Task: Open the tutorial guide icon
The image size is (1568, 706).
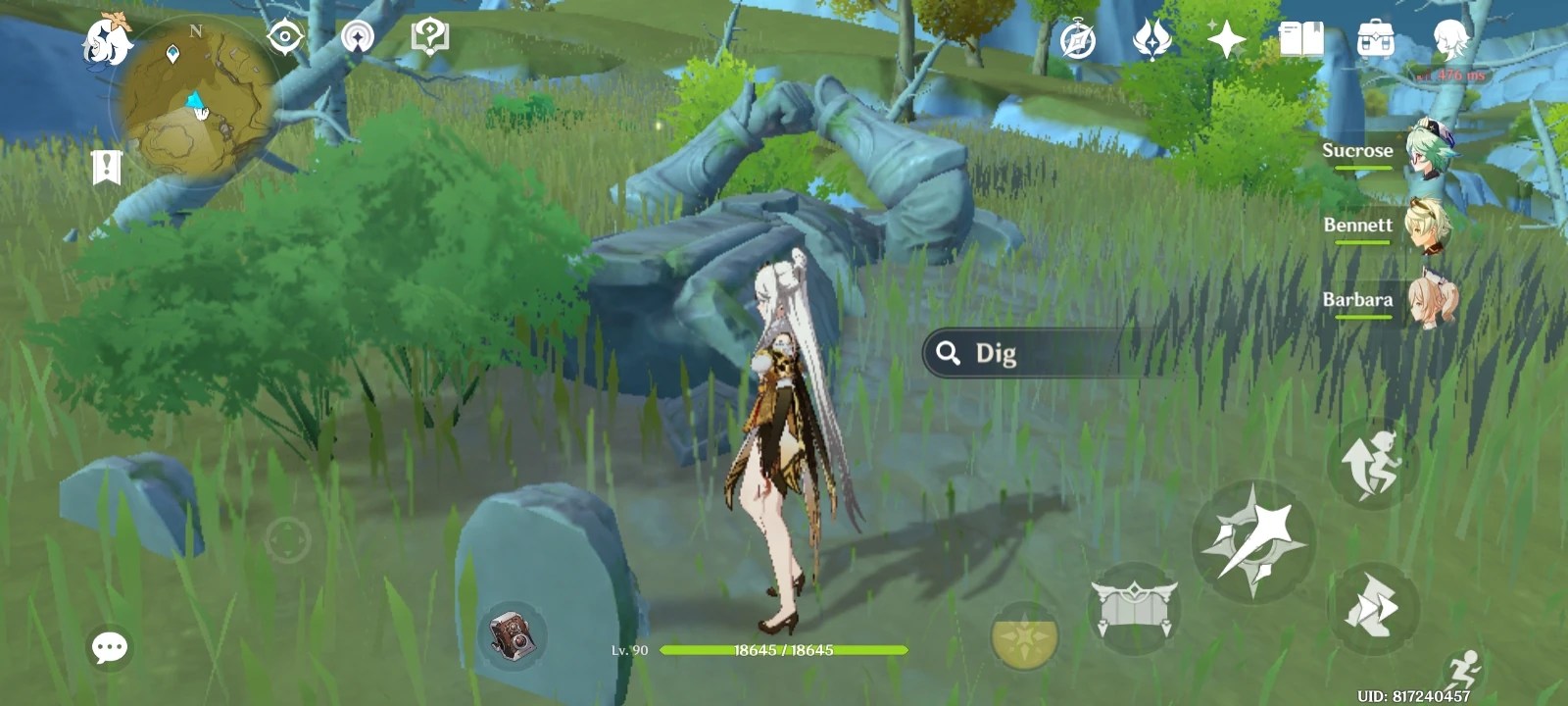Action: click(426, 35)
